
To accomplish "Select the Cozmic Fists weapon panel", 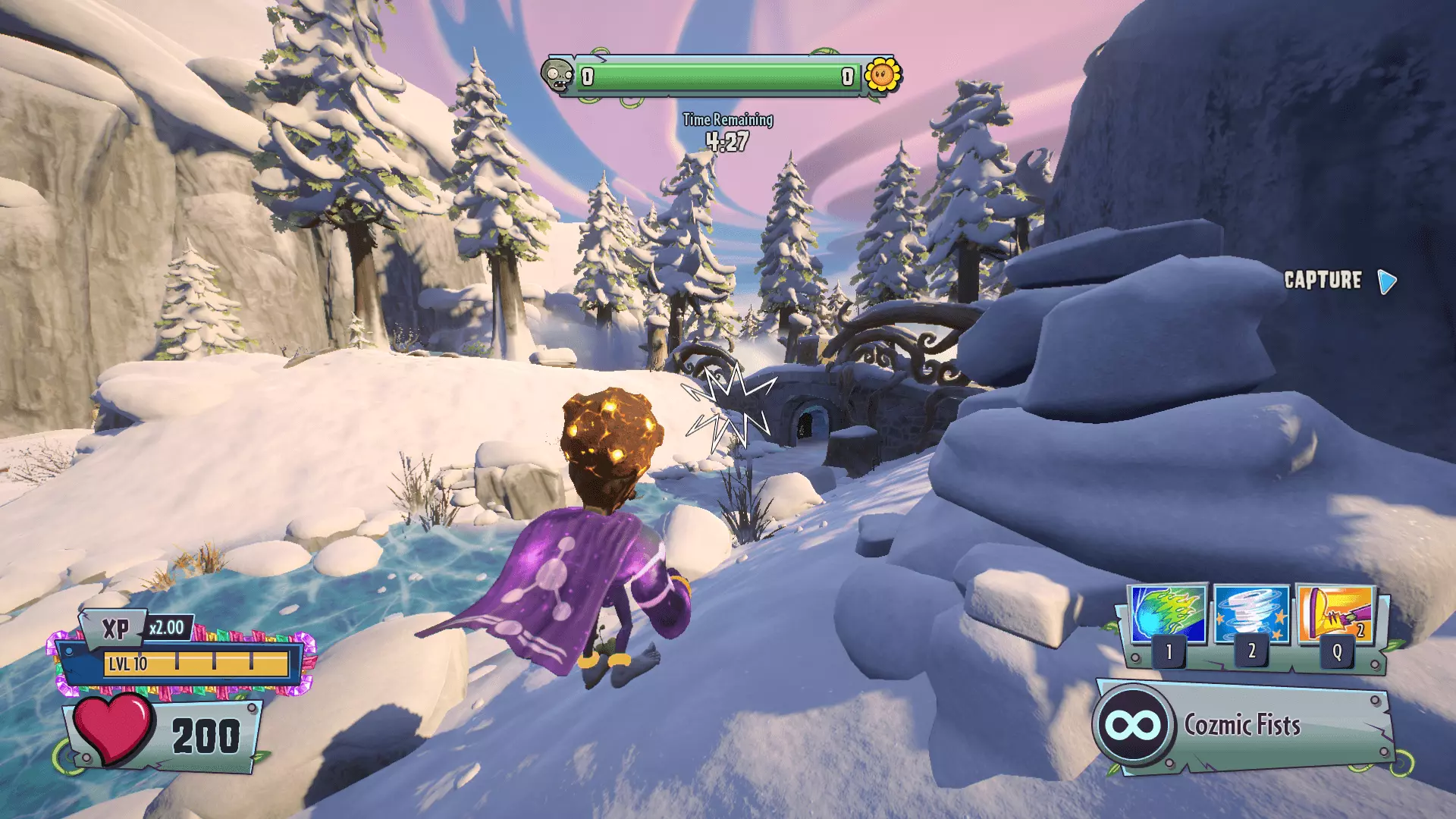I will click(x=1244, y=726).
